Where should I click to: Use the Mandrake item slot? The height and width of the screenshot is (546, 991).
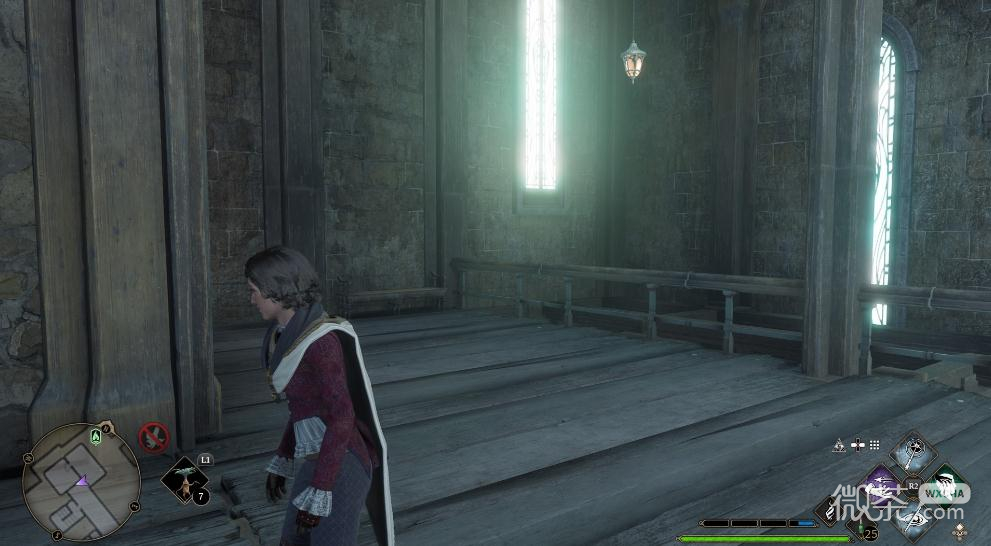tap(185, 481)
